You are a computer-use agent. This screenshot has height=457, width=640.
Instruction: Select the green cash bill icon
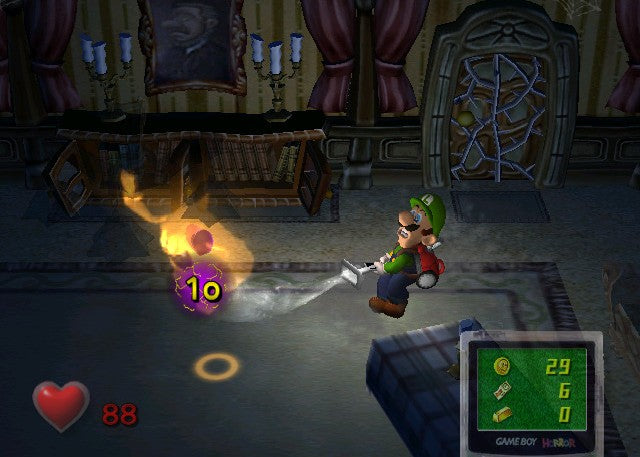click(503, 390)
